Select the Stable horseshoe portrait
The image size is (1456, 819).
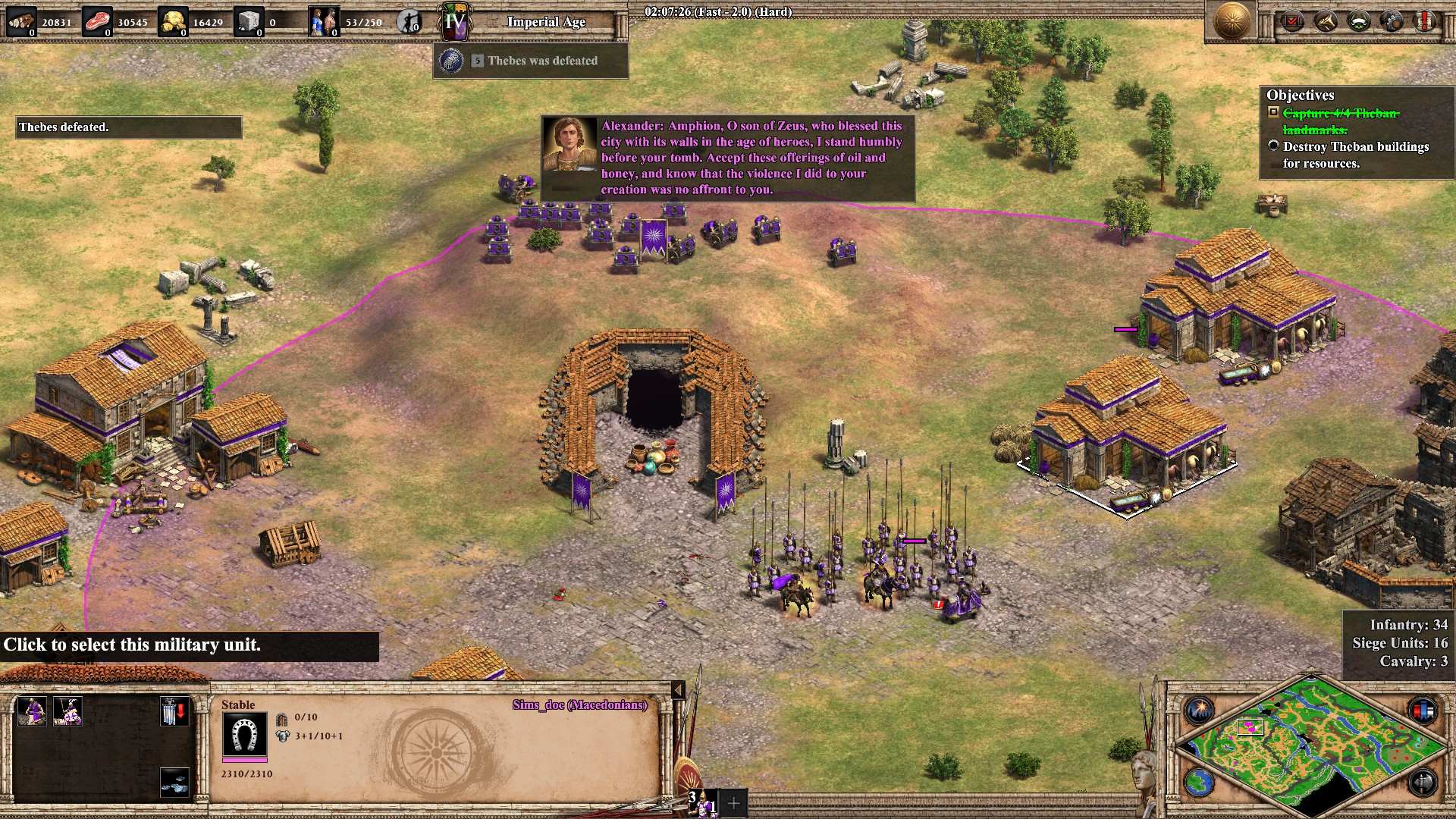(244, 734)
